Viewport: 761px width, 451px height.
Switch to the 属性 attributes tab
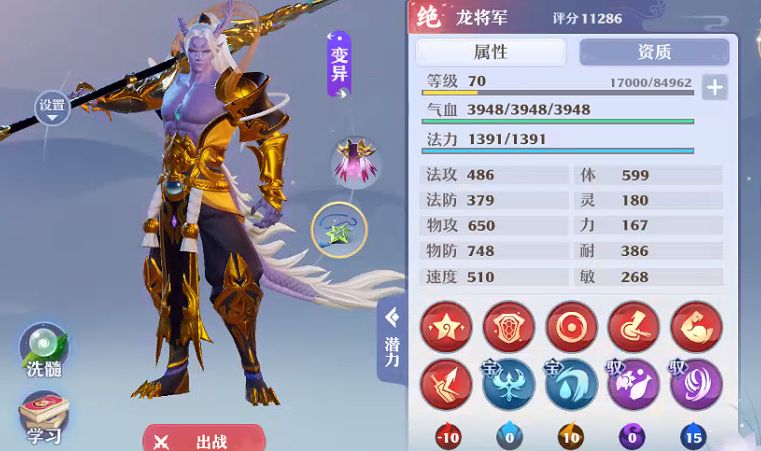tap(490, 52)
